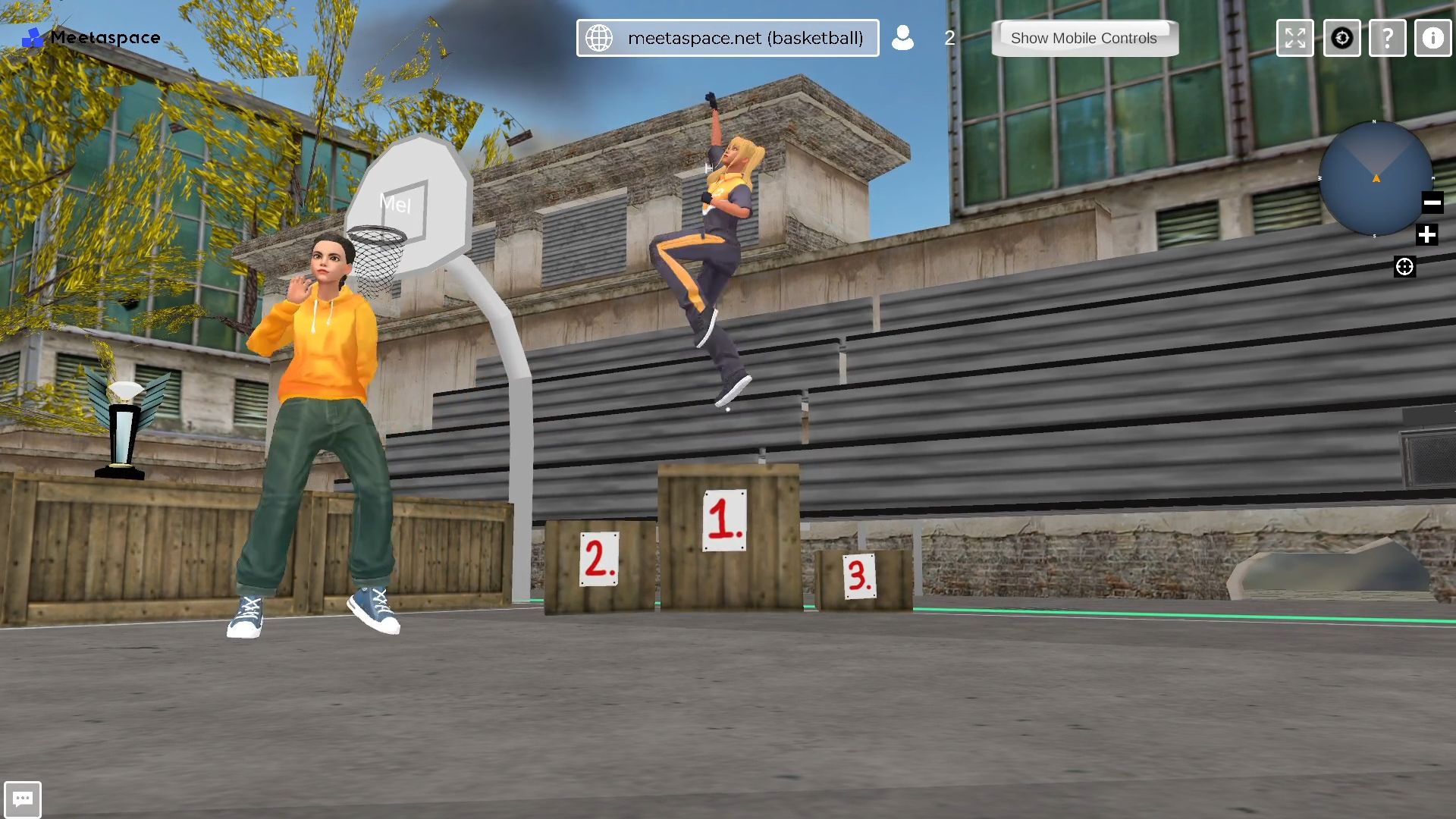Screen dimensions: 1456x819
Task: Click the globe icon beside the room address
Action: tap(601, 37)
